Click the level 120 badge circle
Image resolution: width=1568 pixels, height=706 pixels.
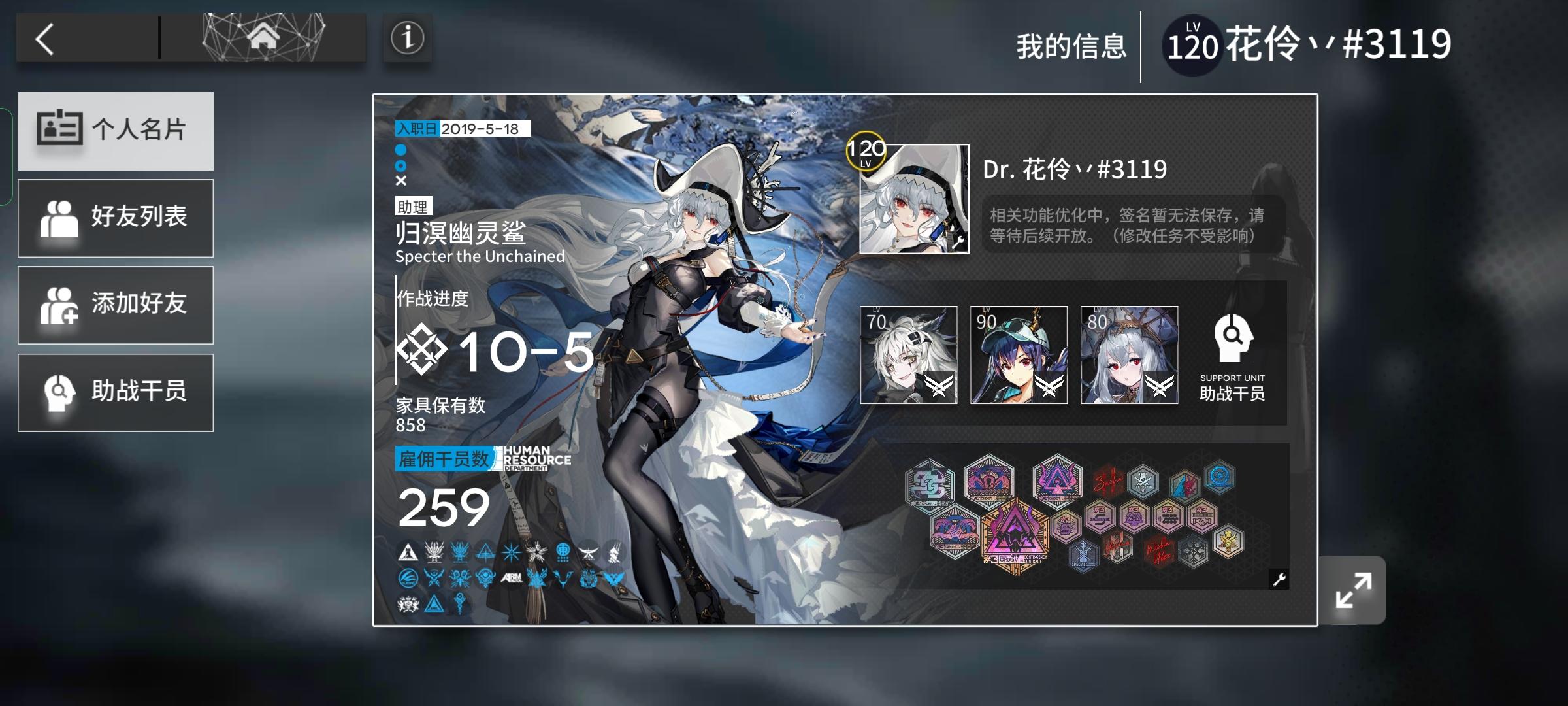tap(866, 151)
